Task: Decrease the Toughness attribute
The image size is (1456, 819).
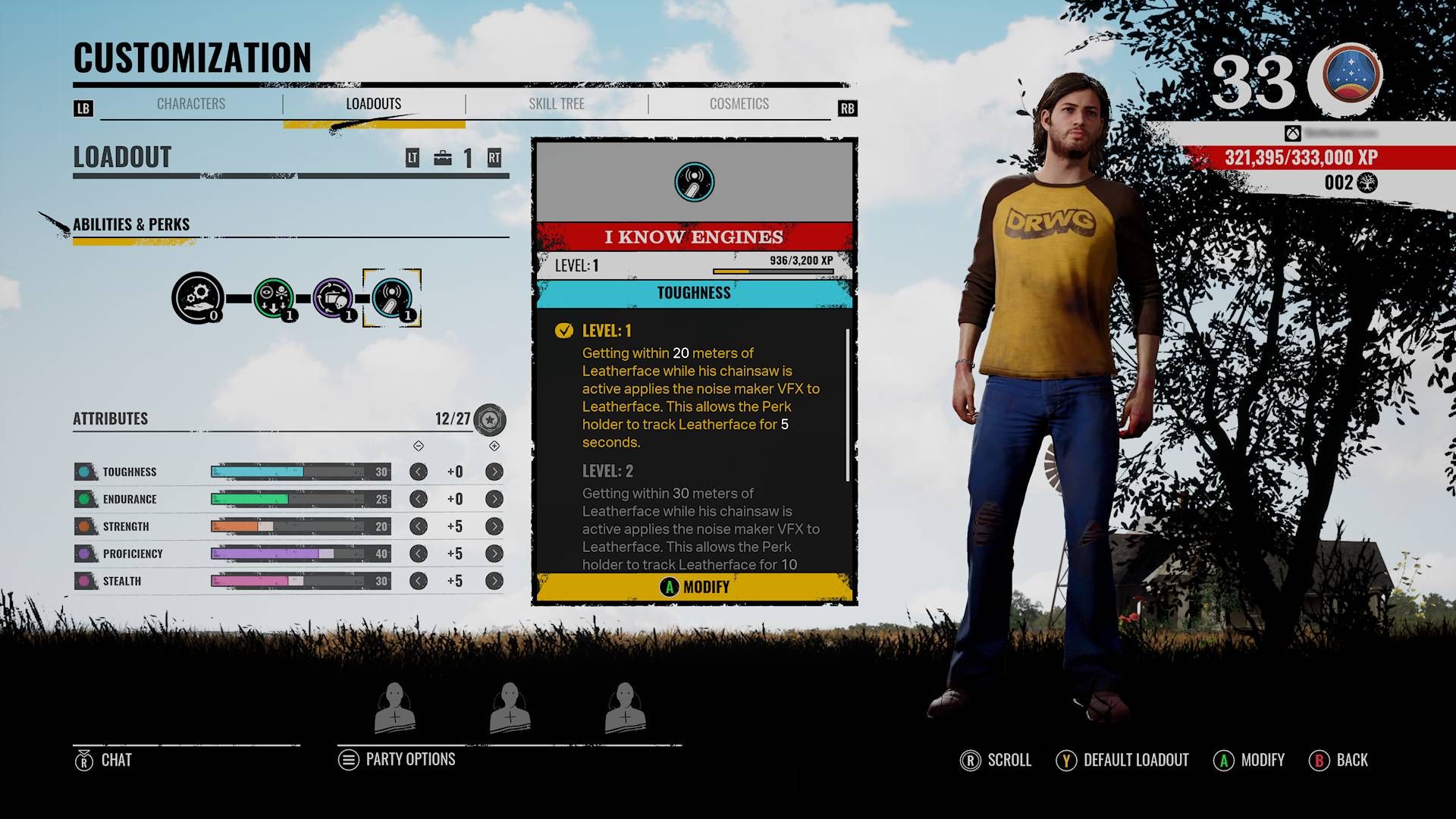Action: pyautogui.click(x=418, y=472)
